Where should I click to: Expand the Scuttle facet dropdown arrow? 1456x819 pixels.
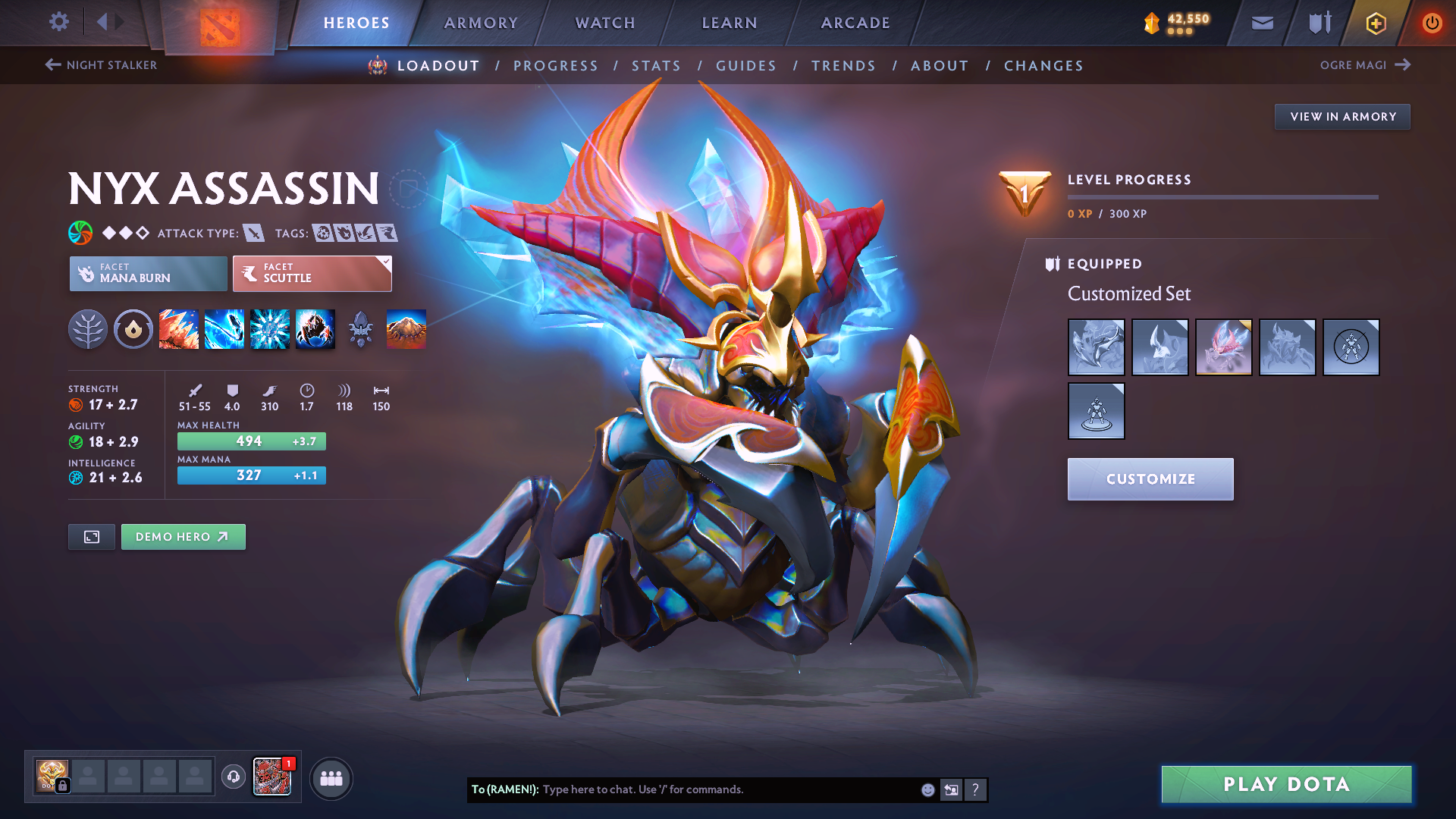pyautogui.click(x=386, y=261)
